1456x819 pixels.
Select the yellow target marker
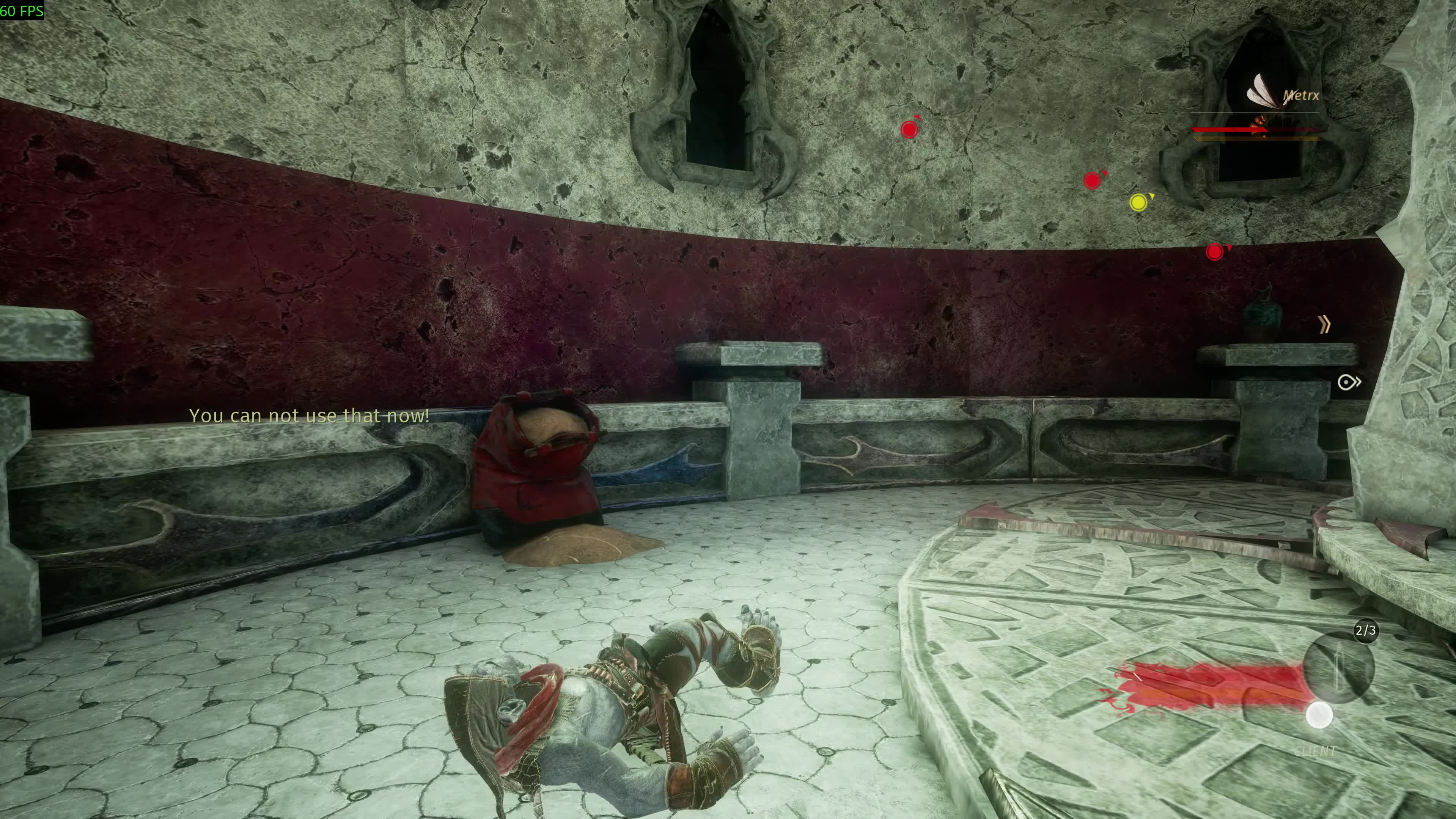[1138, 202]
